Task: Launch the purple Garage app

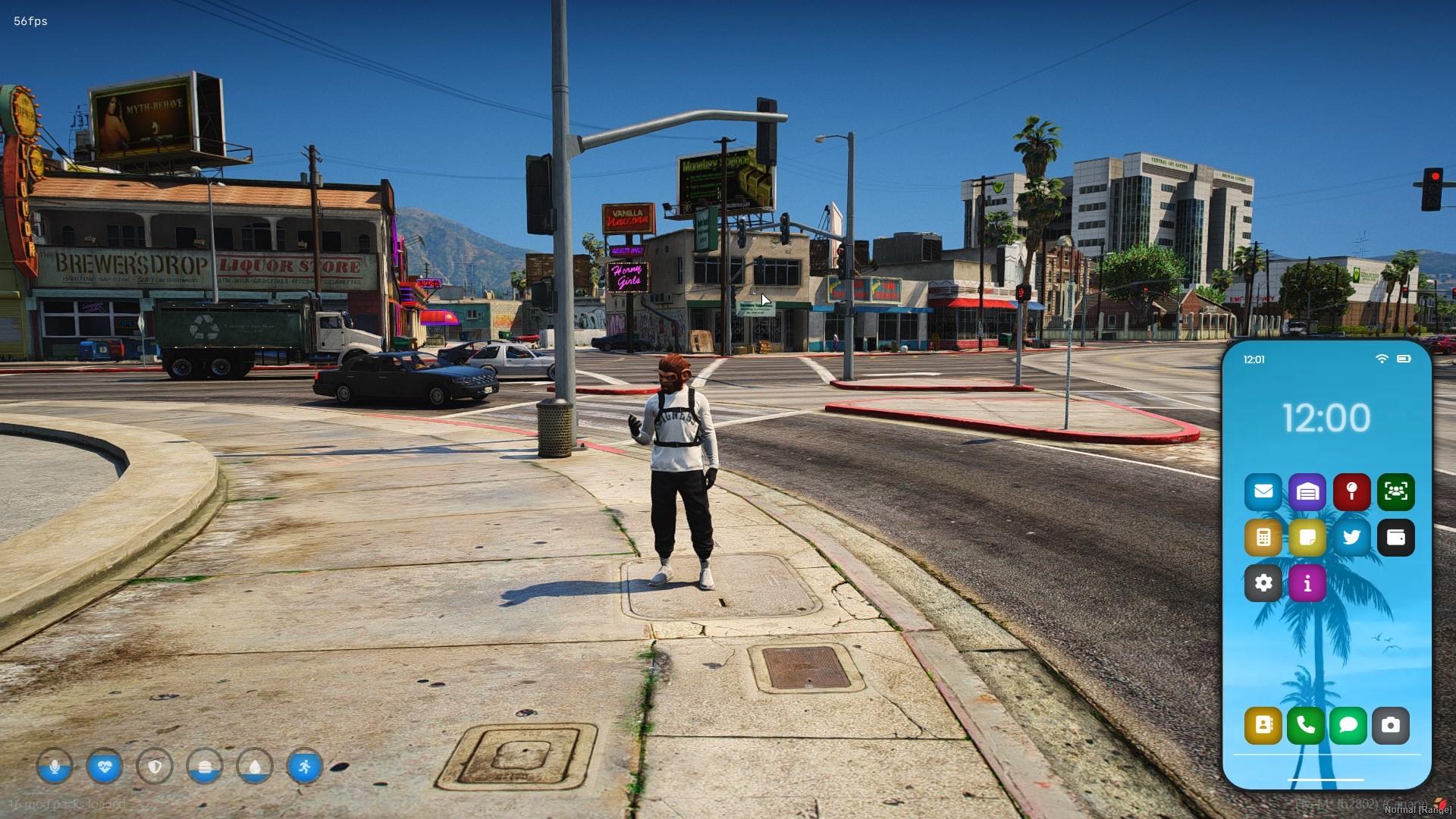Action: 1307,492
